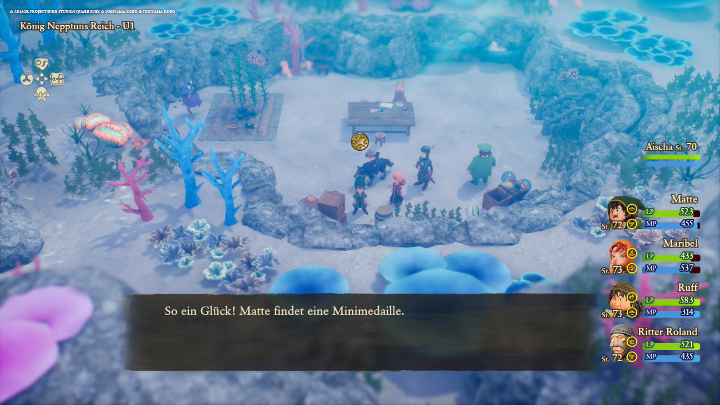
Task: Activate the skull and crossbones shortcut icon
Action: (x=42, y=94)
